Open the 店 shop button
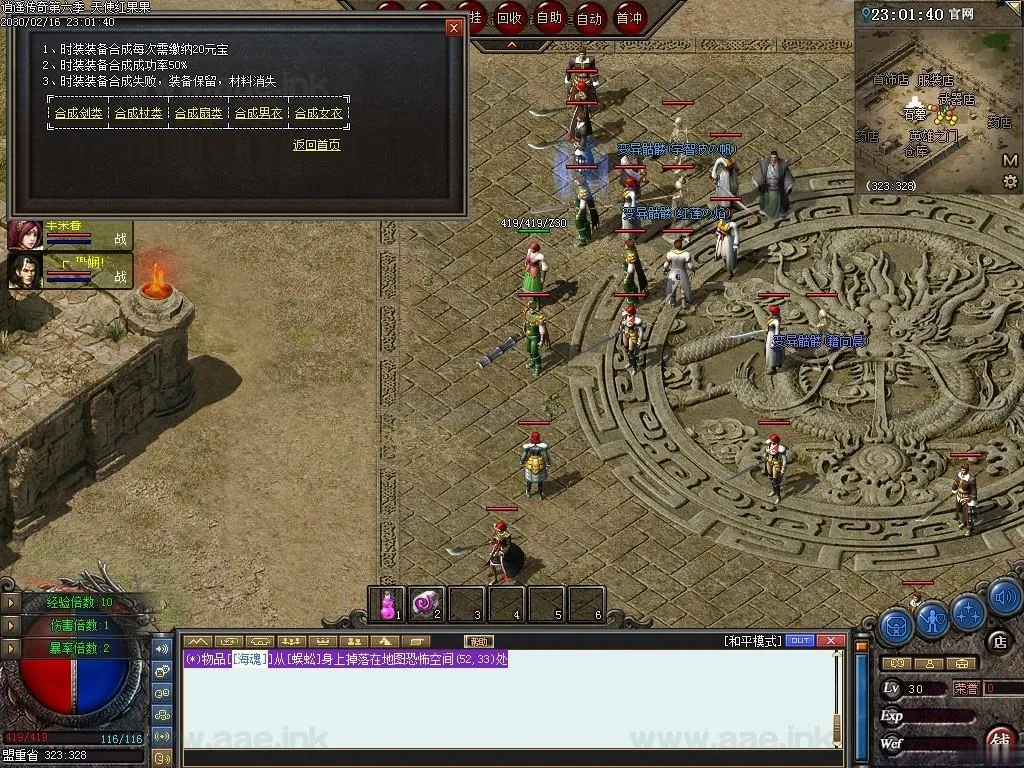The width and height of the screenshot is (1024, 768). tap(997, 641)
